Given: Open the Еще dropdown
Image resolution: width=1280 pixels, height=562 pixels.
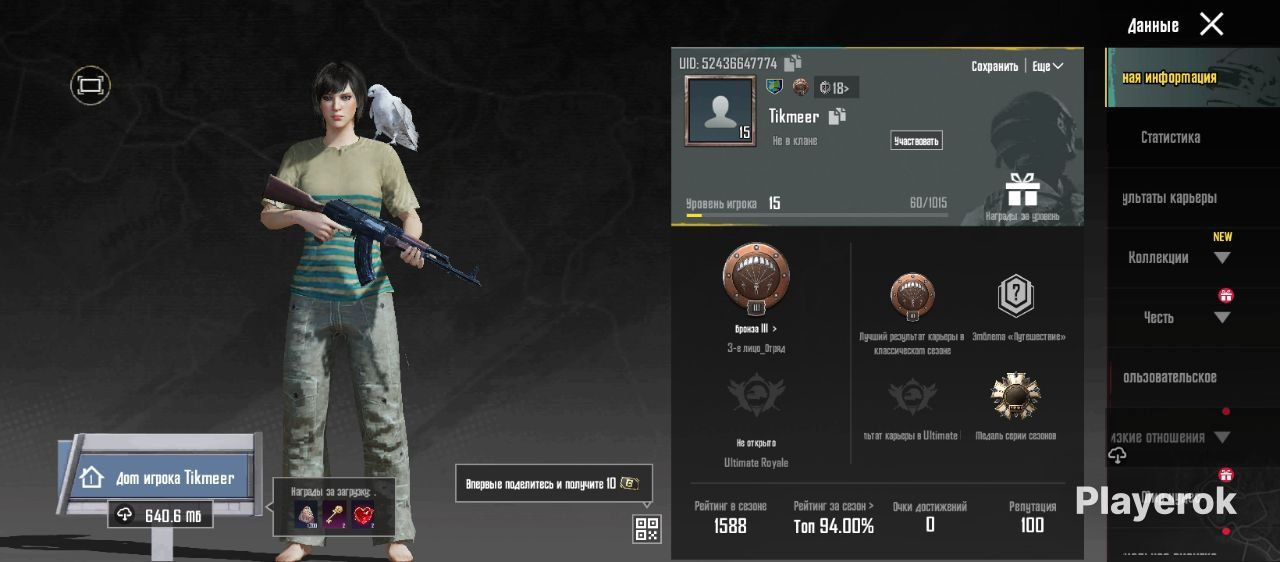Looking at the screenshot, I should click(x=1047, y=66).
